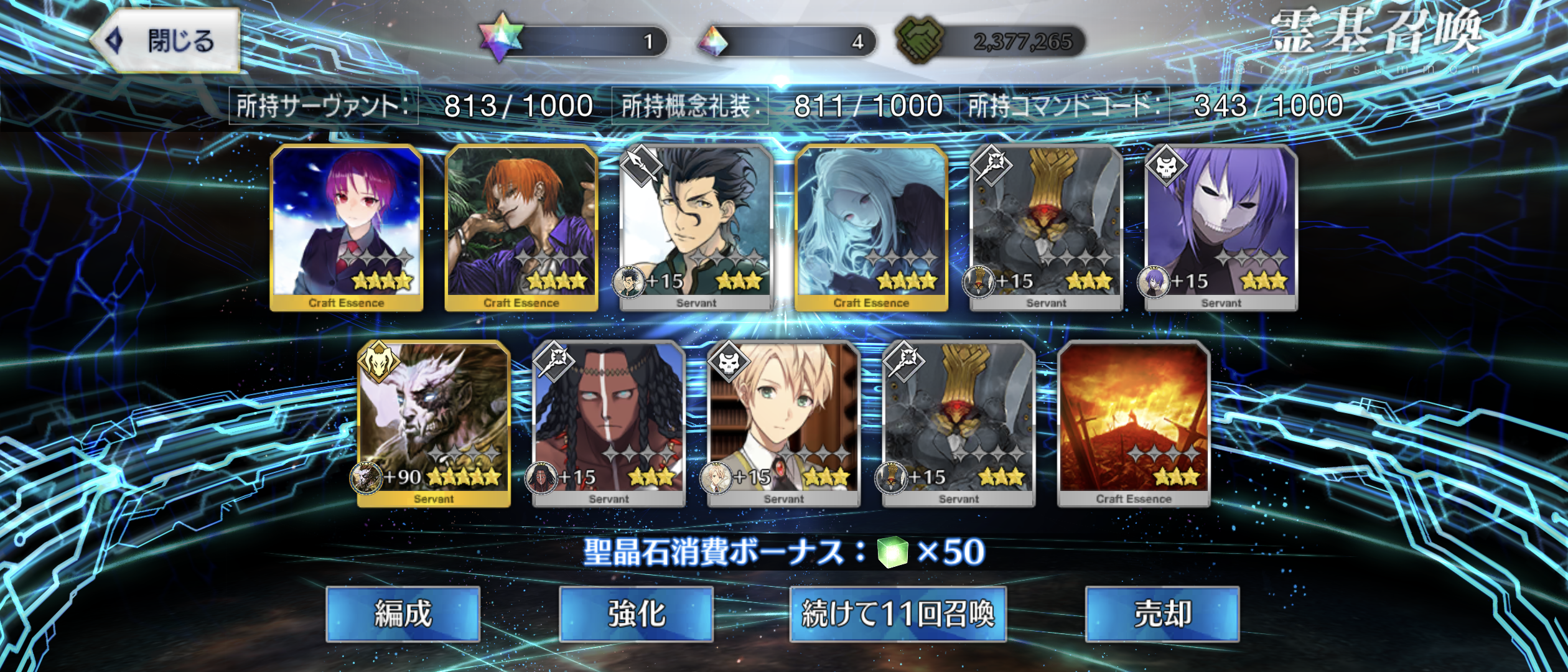Select the blond Assassin servant card
The image size is (1568, 672).
pyautogui.click(x=783, y=424)
